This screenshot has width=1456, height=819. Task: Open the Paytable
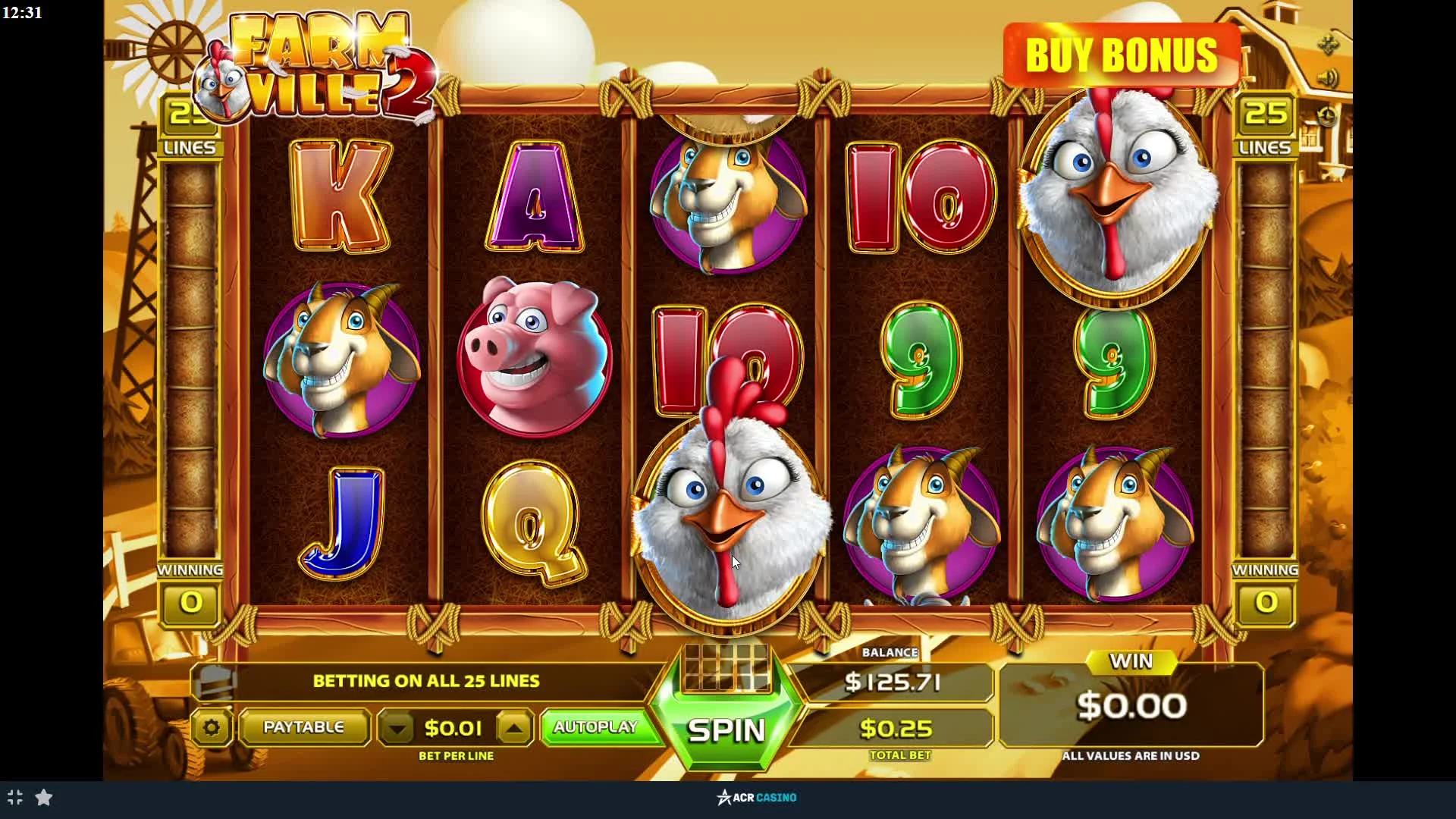(x=303, y=727)
